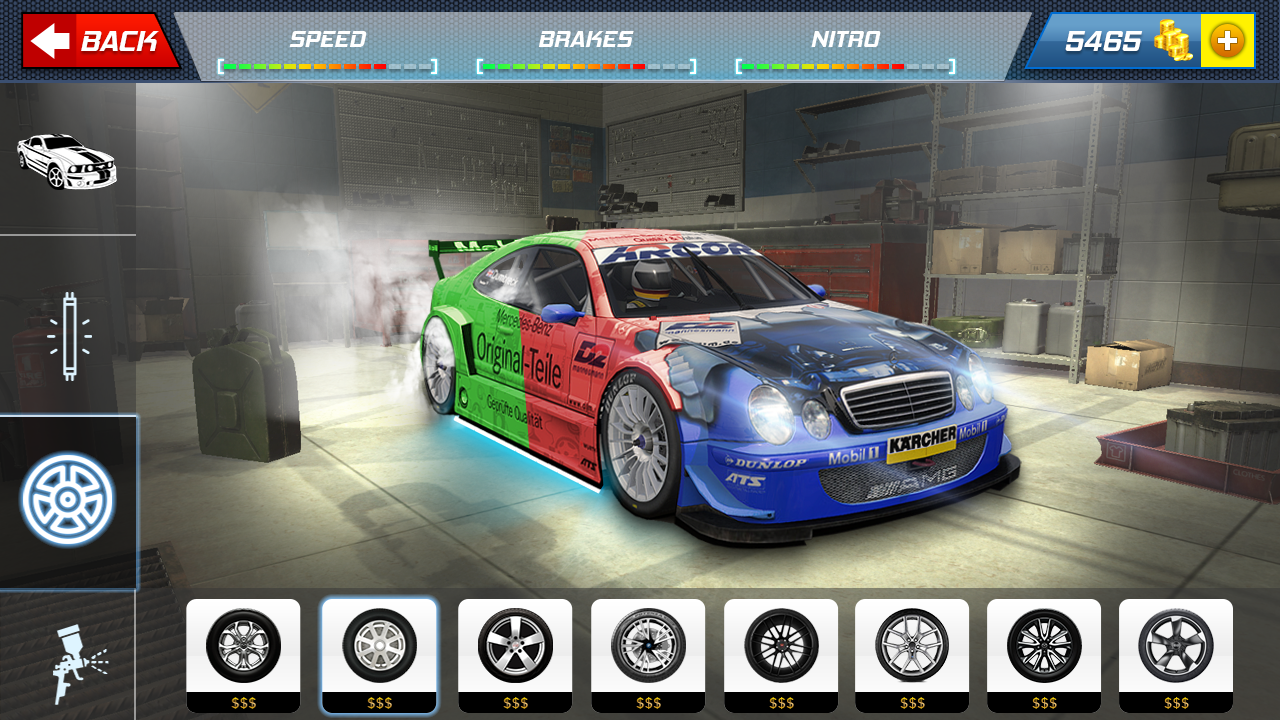Add more gold with the plus button
The image size is (1280, 720).
(x=1227, y=41)
